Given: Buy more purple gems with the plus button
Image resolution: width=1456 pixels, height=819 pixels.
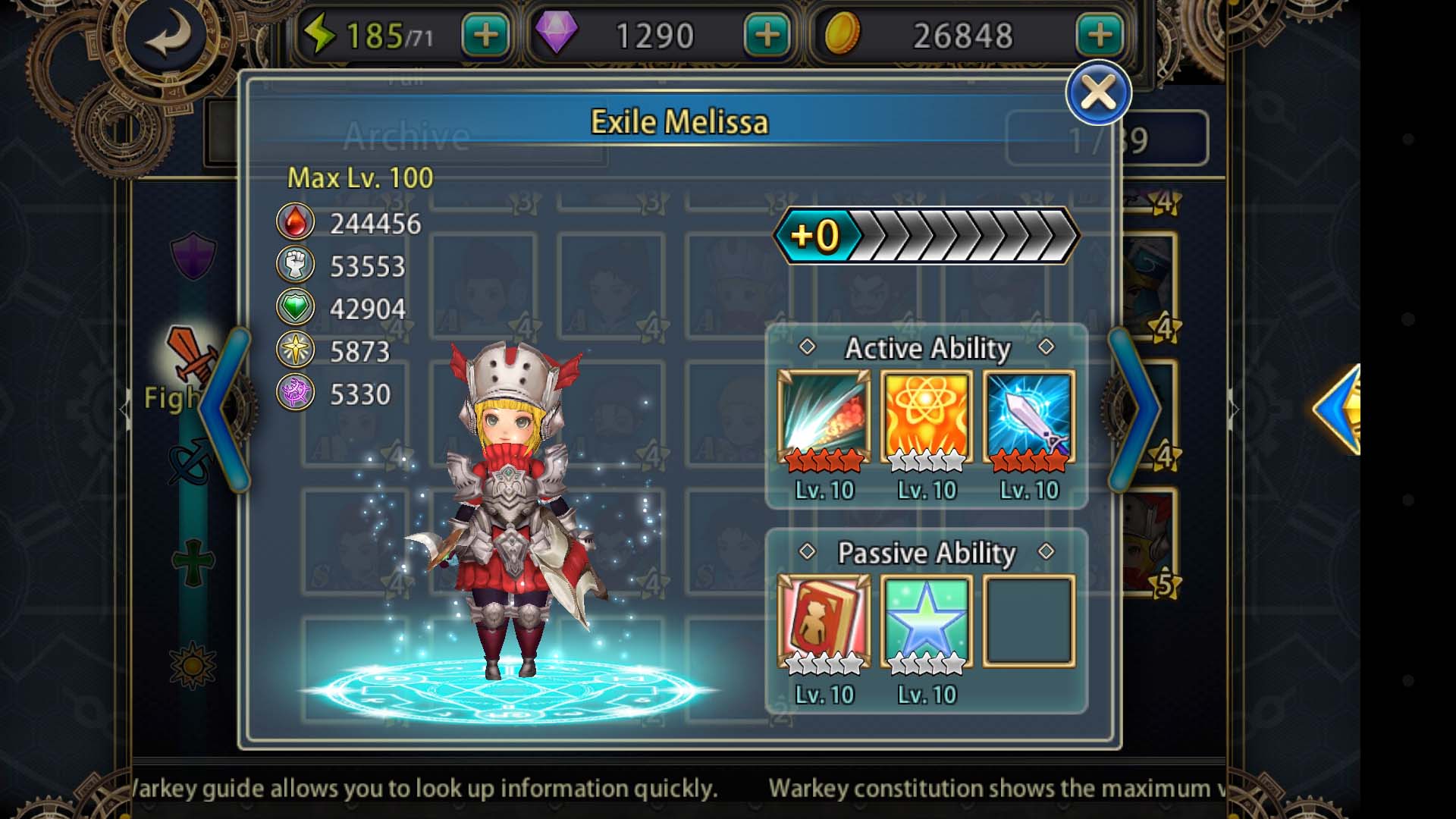Looking at the screenshot, I should [x=767, y=36].
